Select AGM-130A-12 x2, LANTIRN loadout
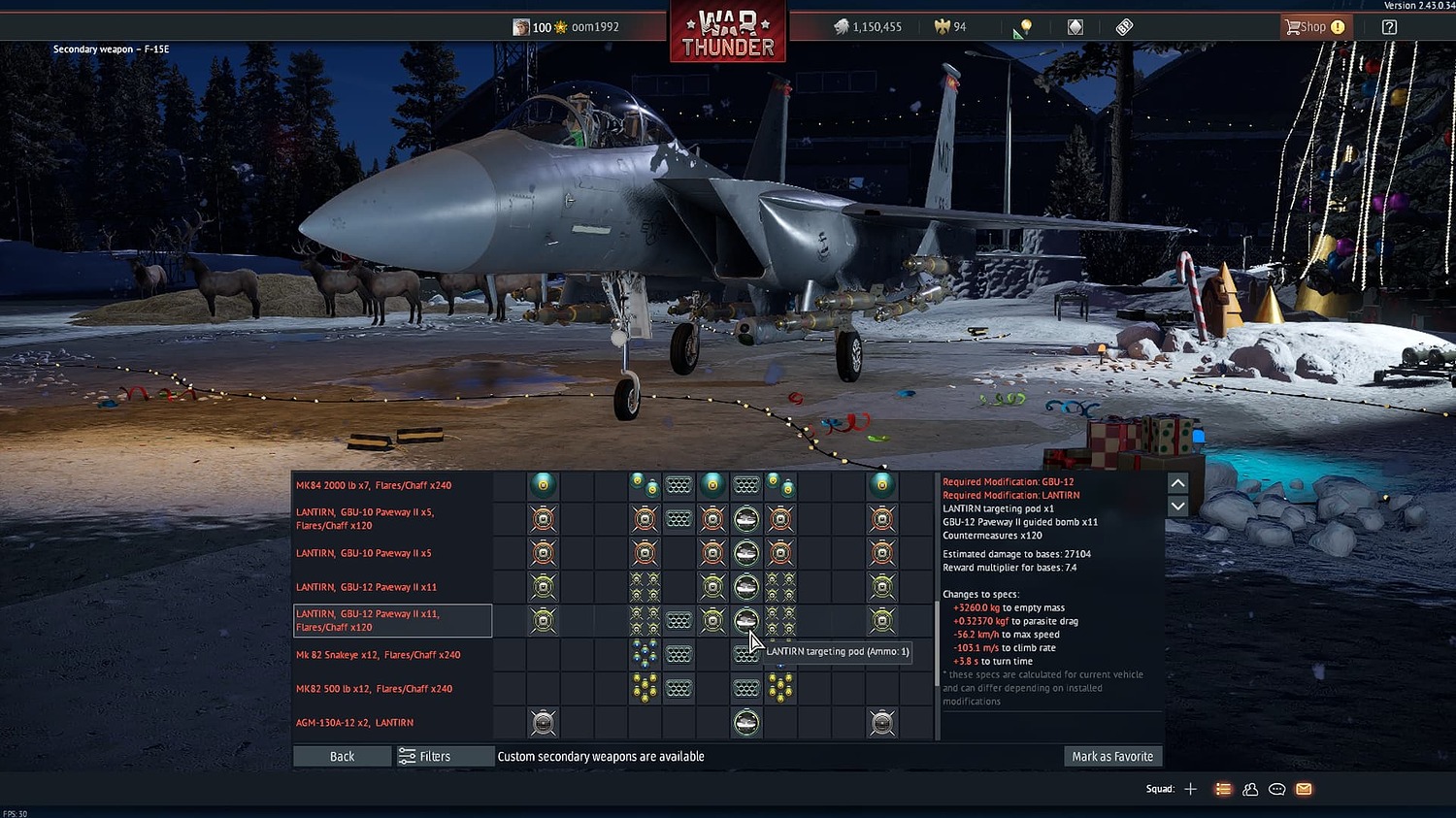Screen dimensions: 1456x818 coord(354,723)
